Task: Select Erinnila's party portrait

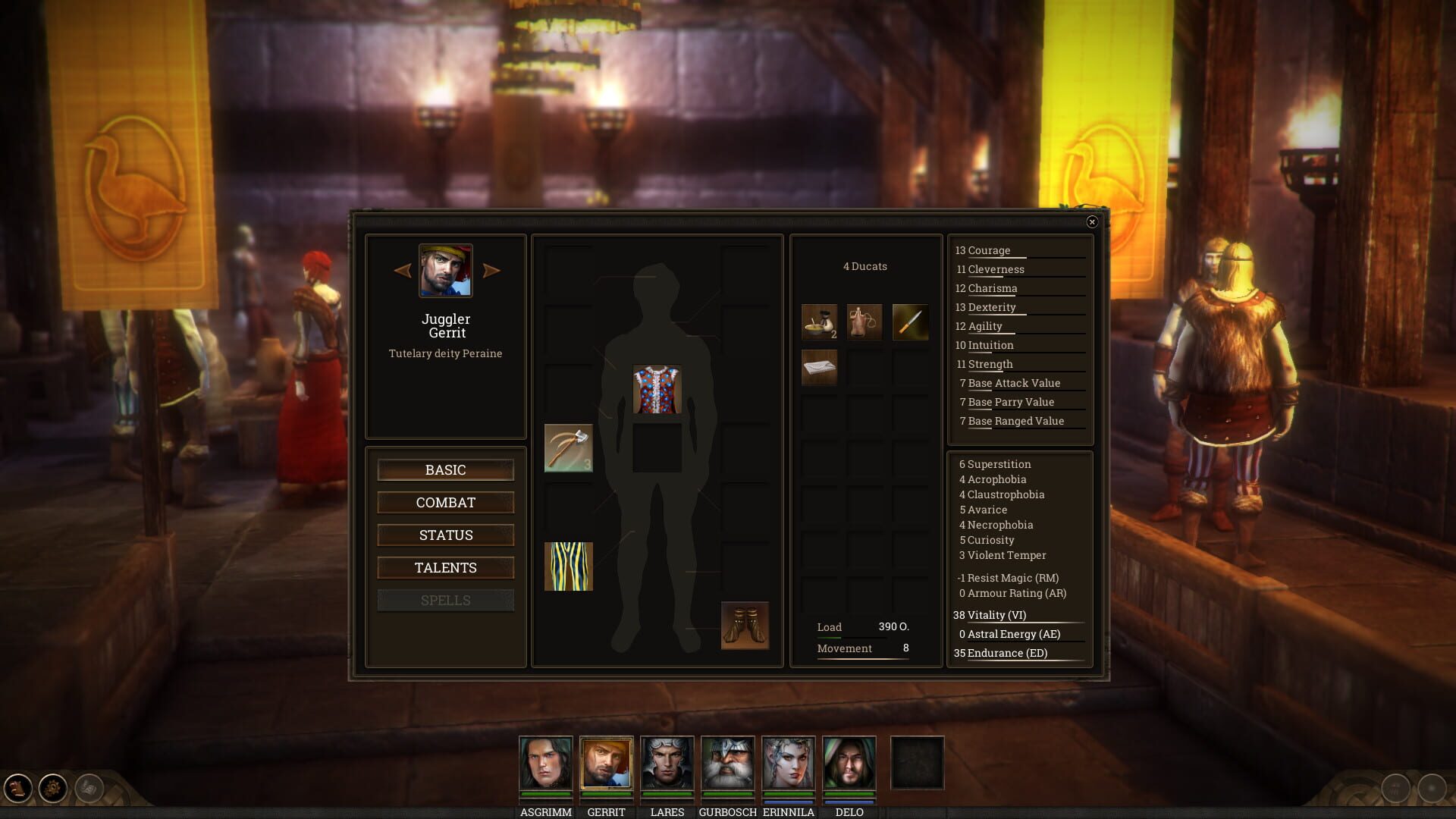Action: 789,764
